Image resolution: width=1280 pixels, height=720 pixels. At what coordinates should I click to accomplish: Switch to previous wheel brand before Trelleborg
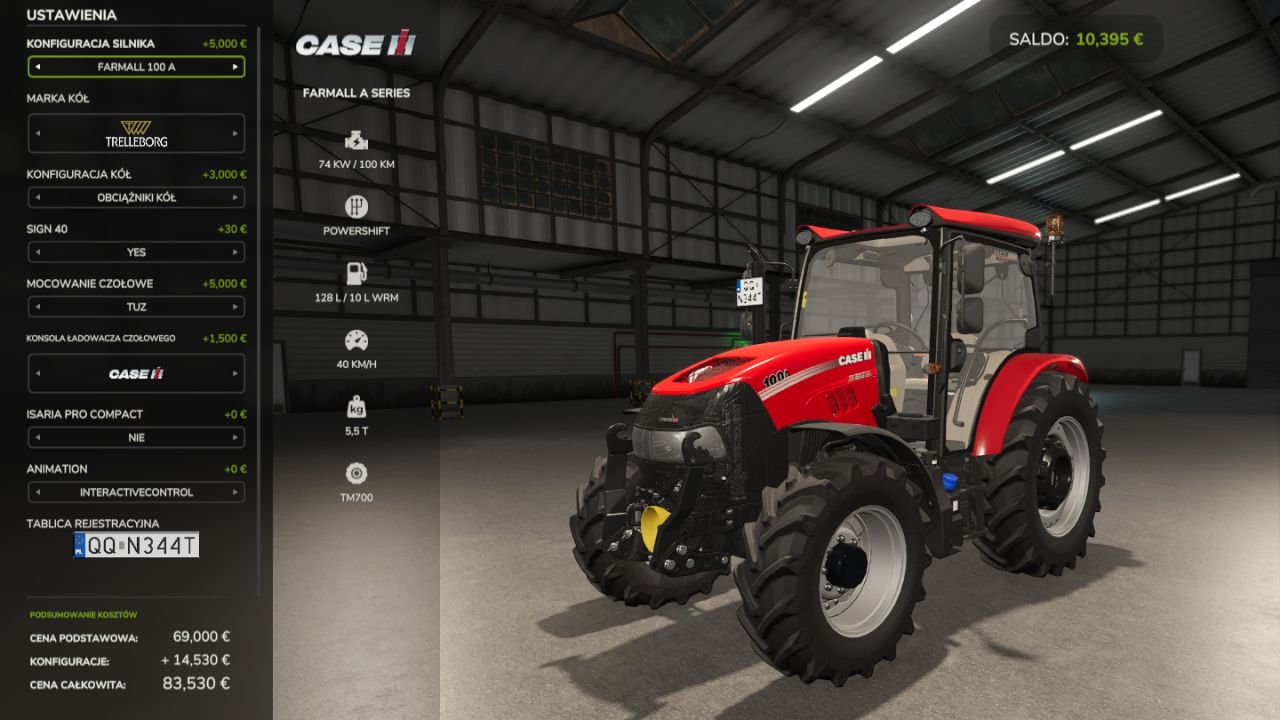tap(38, 133)
